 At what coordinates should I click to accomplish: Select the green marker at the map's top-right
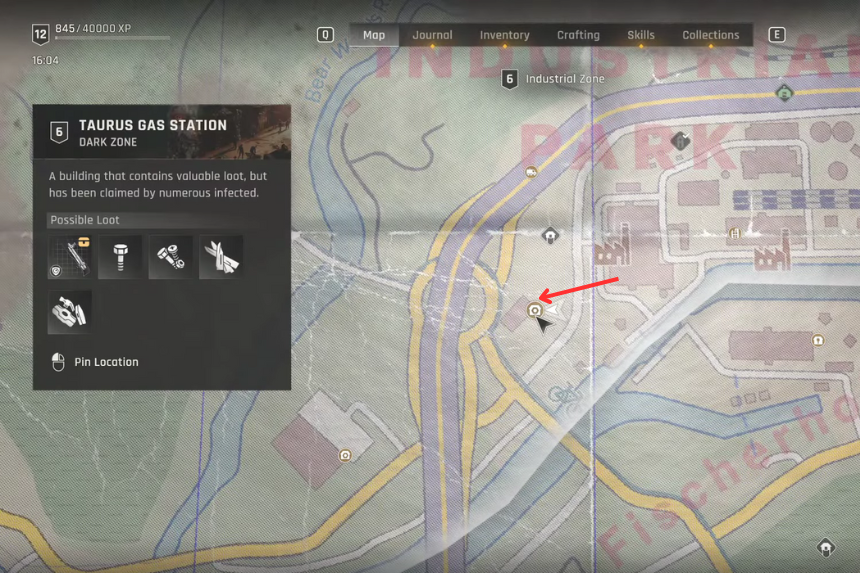click(785, 93)
